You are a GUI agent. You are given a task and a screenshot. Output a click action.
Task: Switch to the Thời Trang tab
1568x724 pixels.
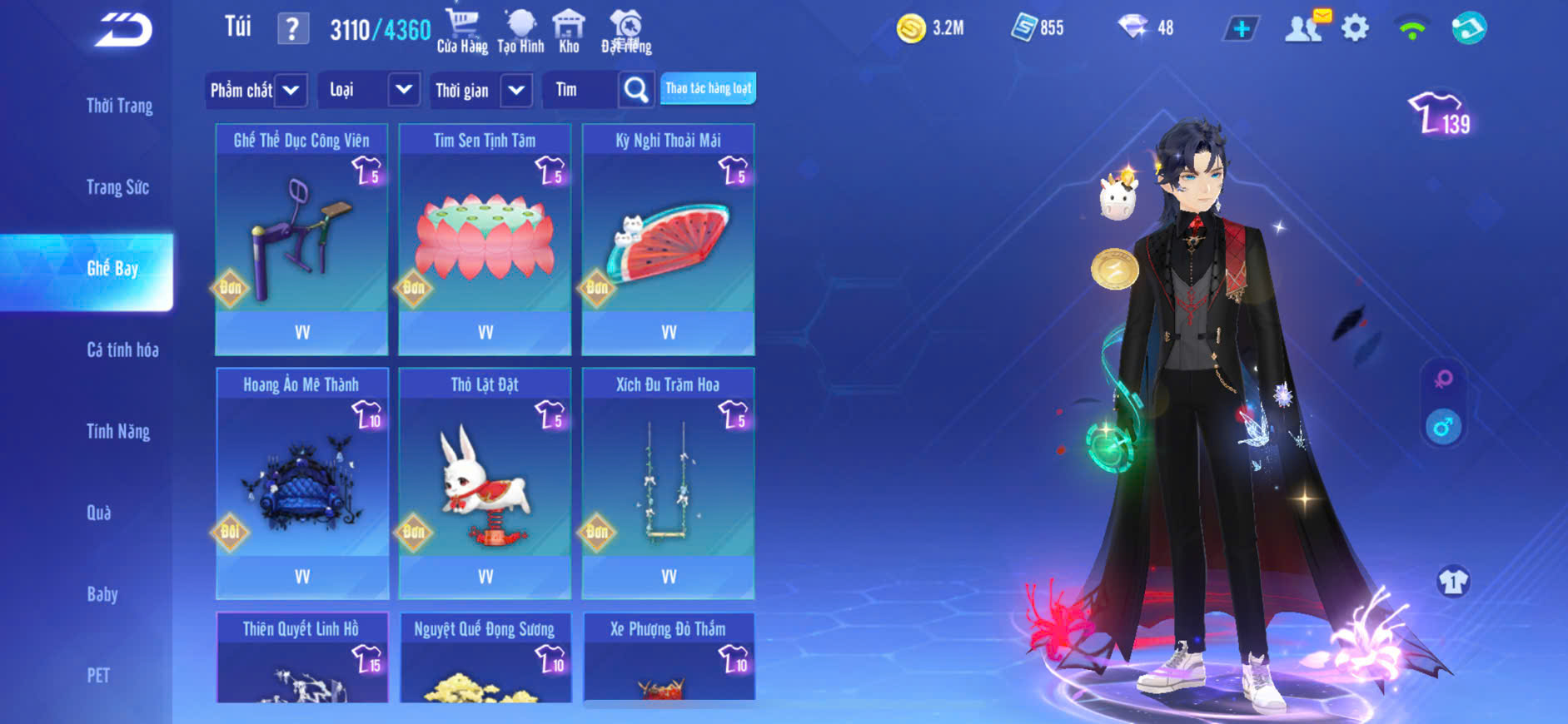tap(119, 106)
